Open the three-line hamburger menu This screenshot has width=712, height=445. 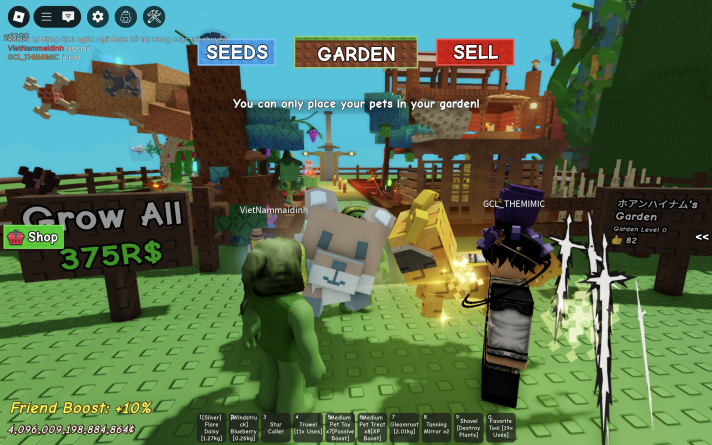[47, 16]
